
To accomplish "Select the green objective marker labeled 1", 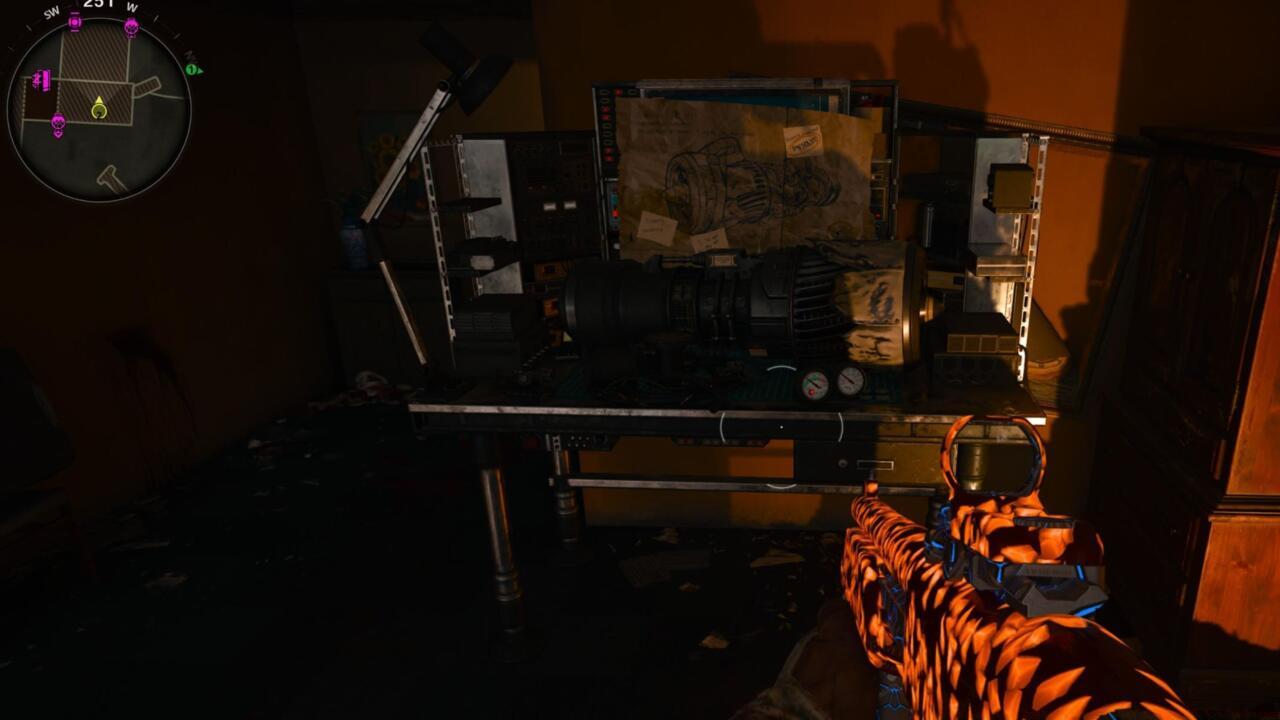I will [x=192, y=69].
